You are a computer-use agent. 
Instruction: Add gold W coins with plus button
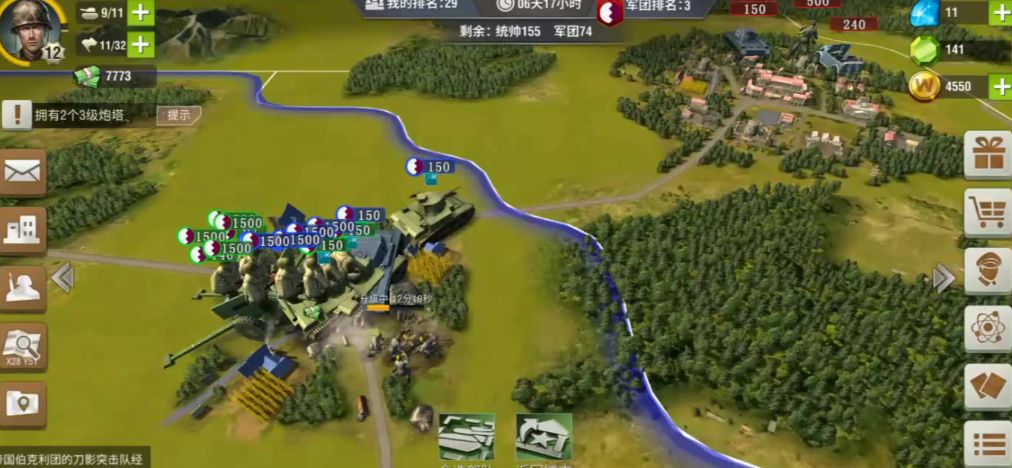(x=1000, y=86)
